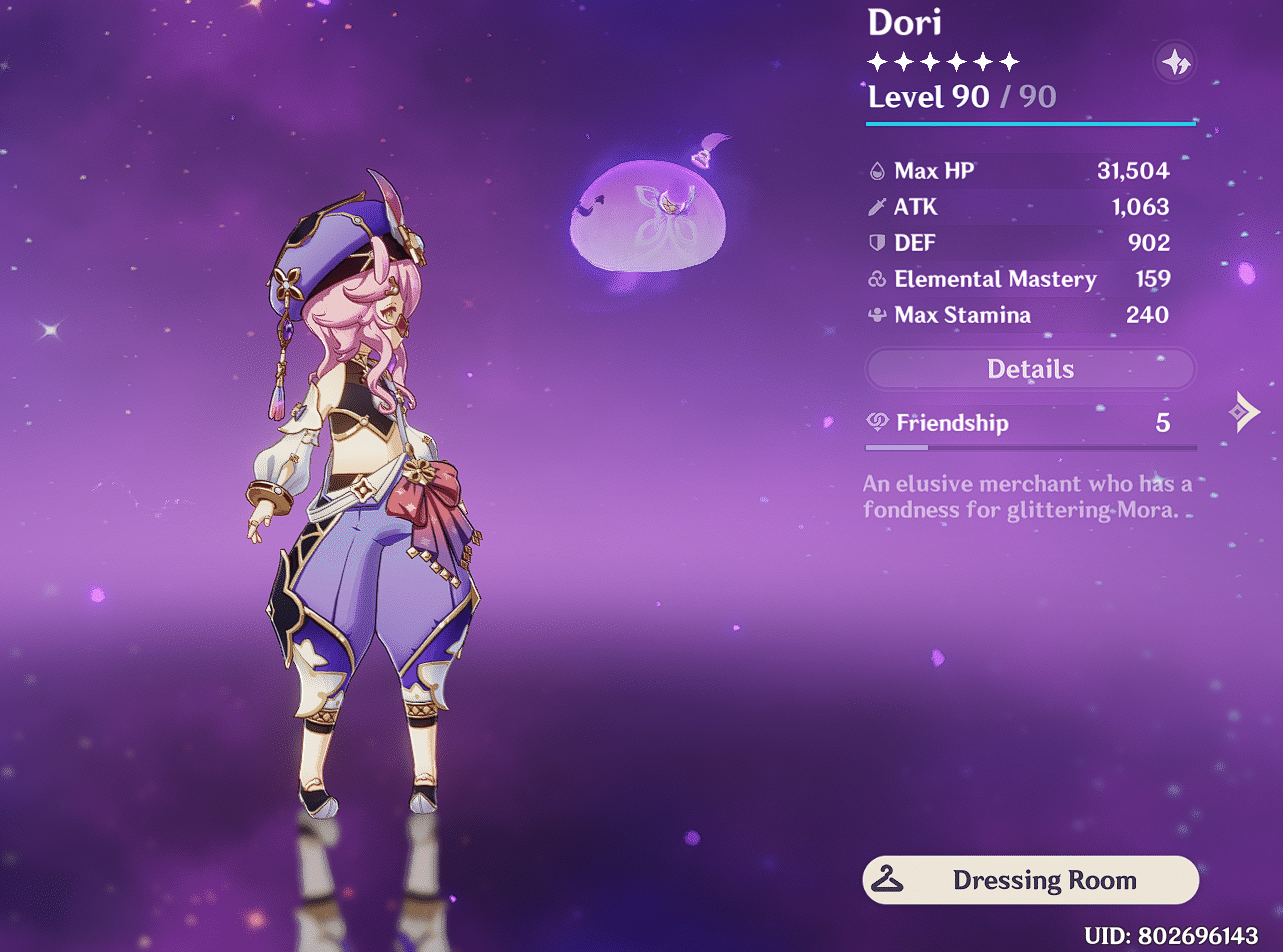Click the Max HP droplet icon
The width and height of the screenshot is (1283, 952).
click(x=875, y=170)
